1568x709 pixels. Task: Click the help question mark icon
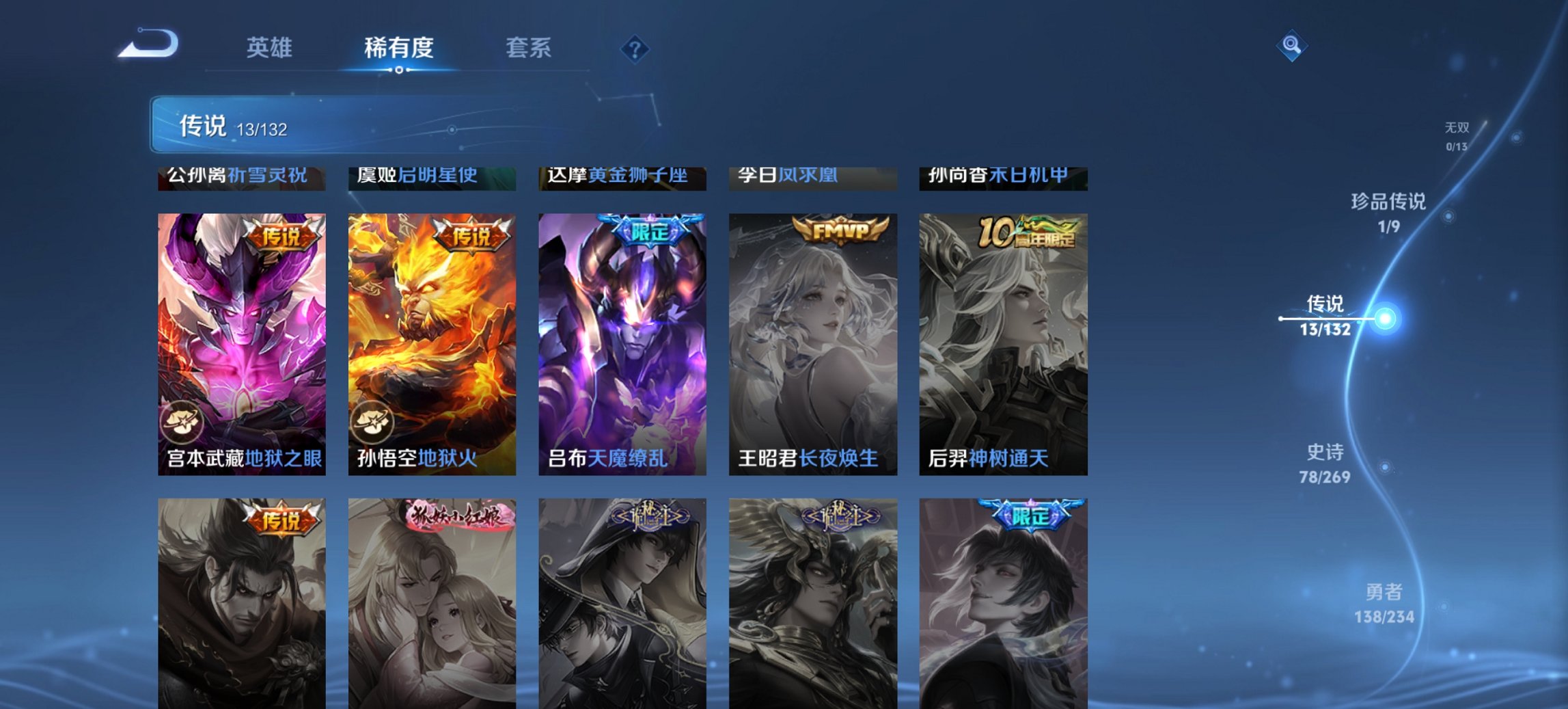(635, 48)
